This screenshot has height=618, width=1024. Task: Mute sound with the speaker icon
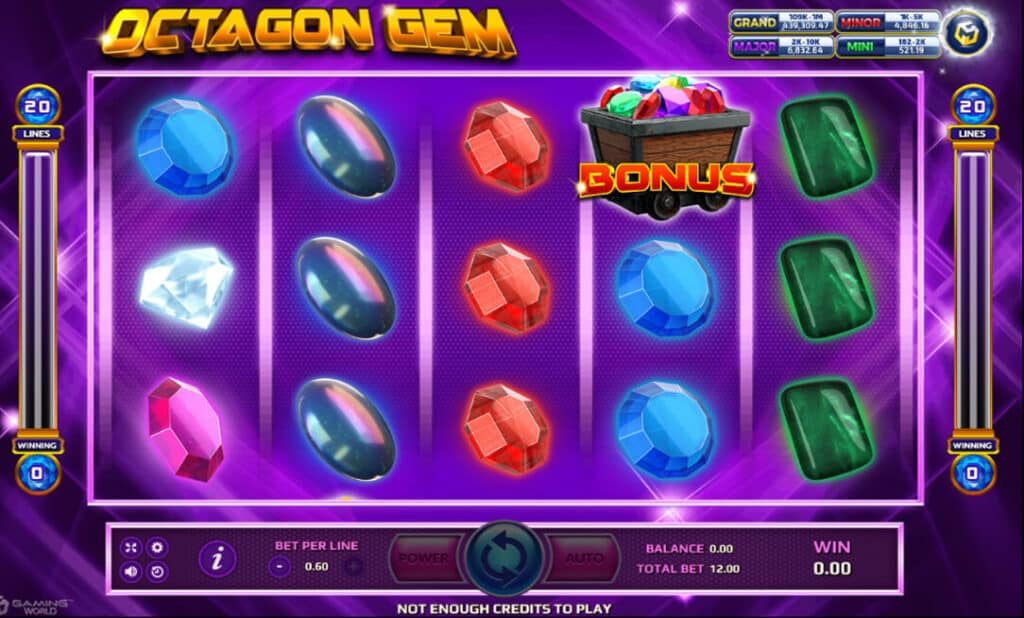tap(131, 572)
